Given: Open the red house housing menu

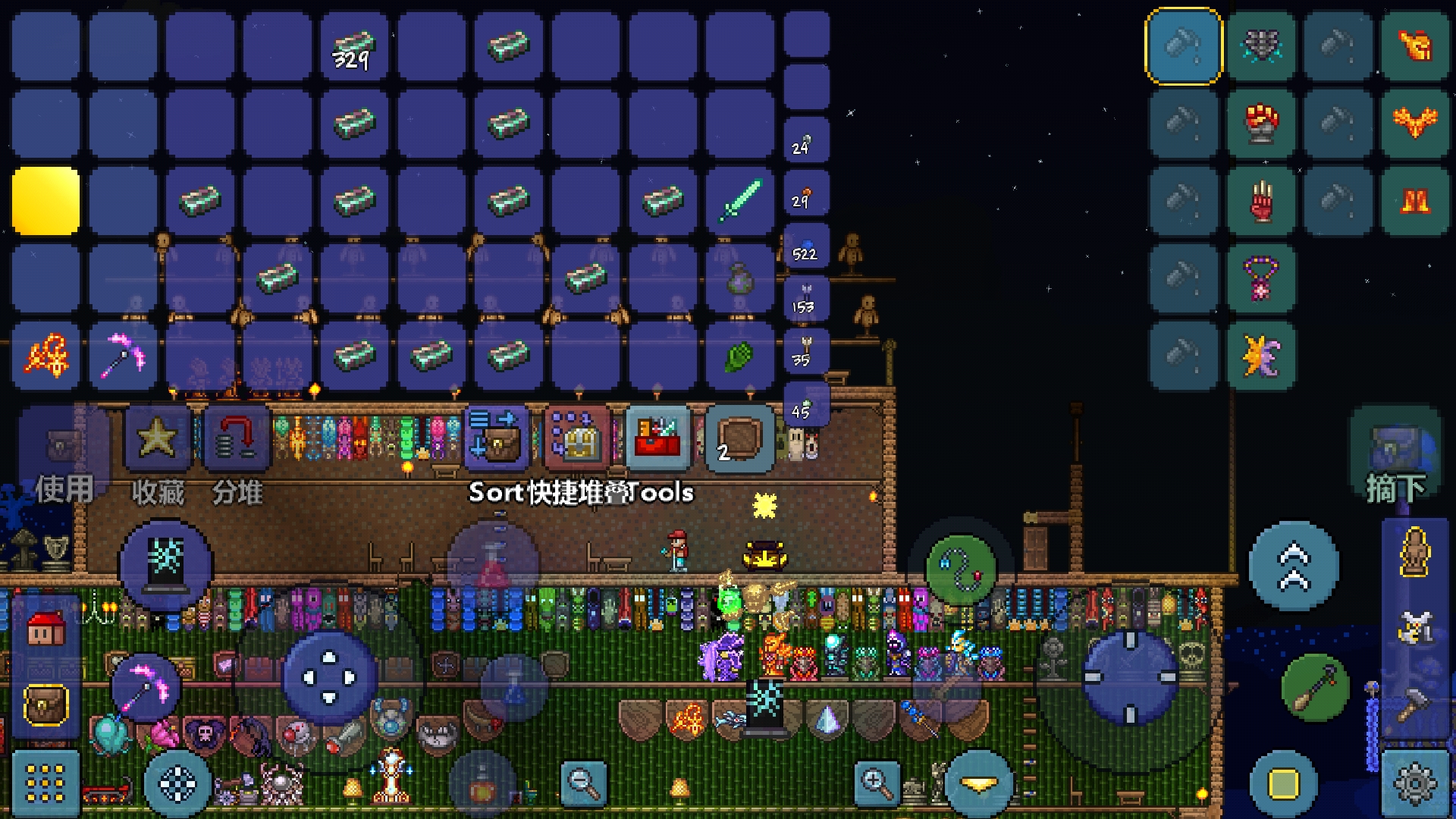Looking at the screenshot, I should tap(45, 629).
